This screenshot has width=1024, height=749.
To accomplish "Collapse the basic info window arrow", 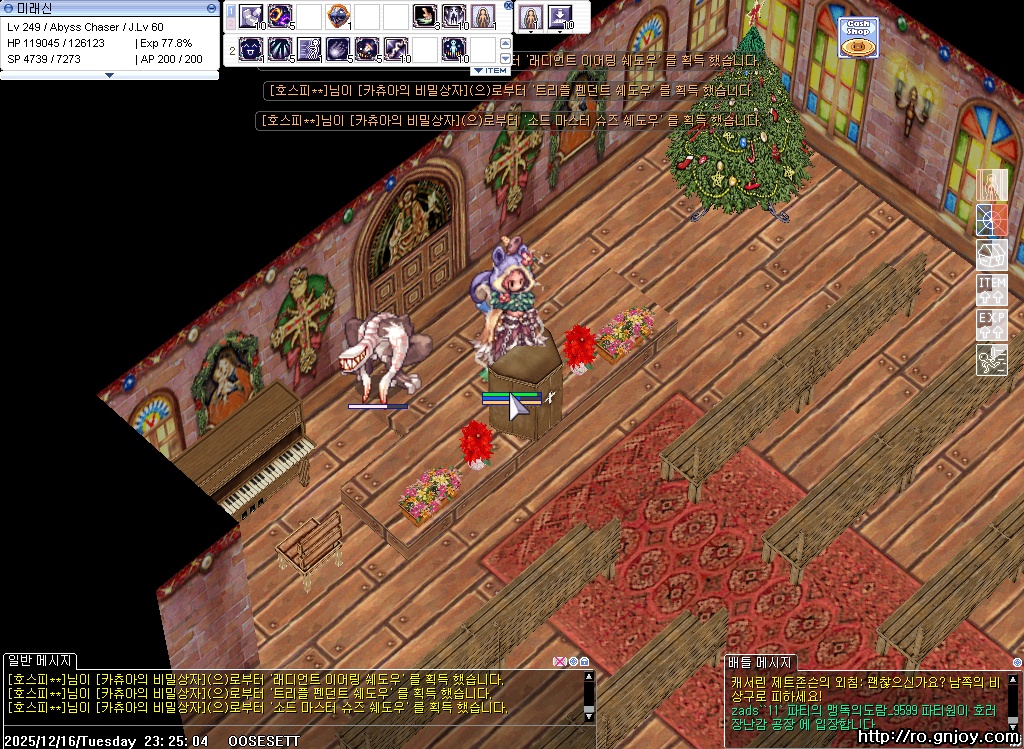I will tap(109, 75).
